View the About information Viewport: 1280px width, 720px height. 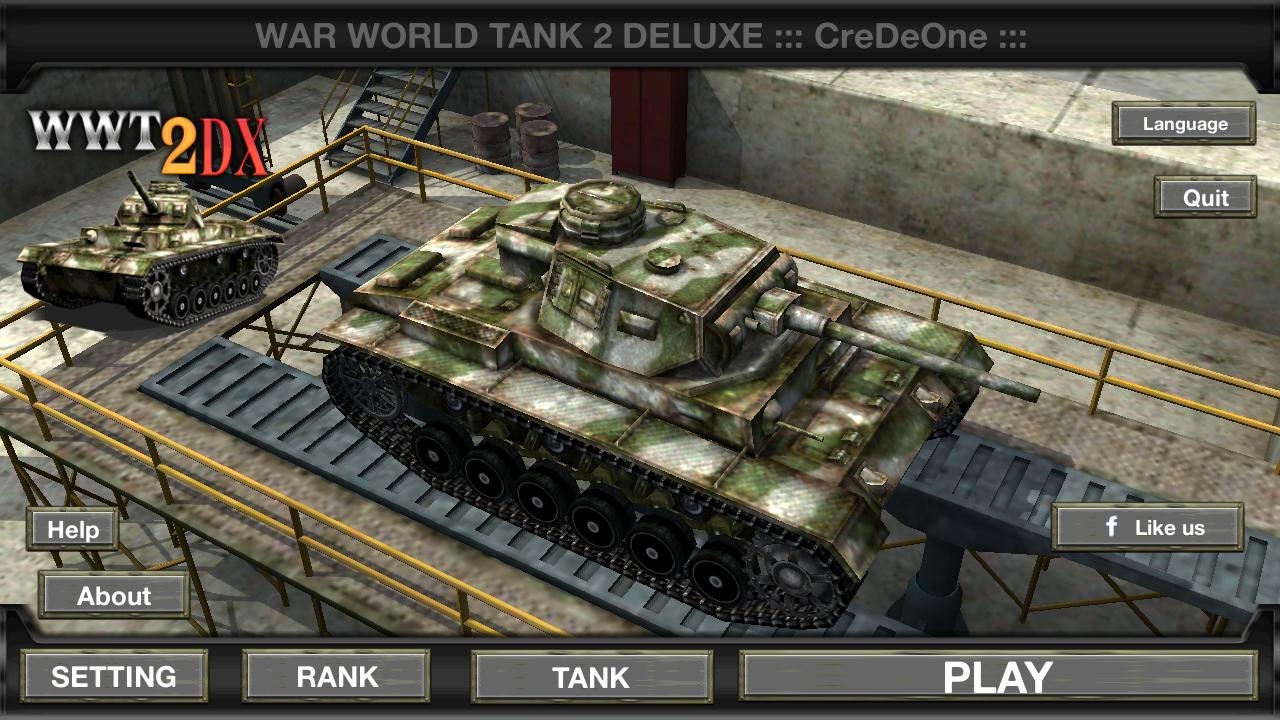(113, 597)
